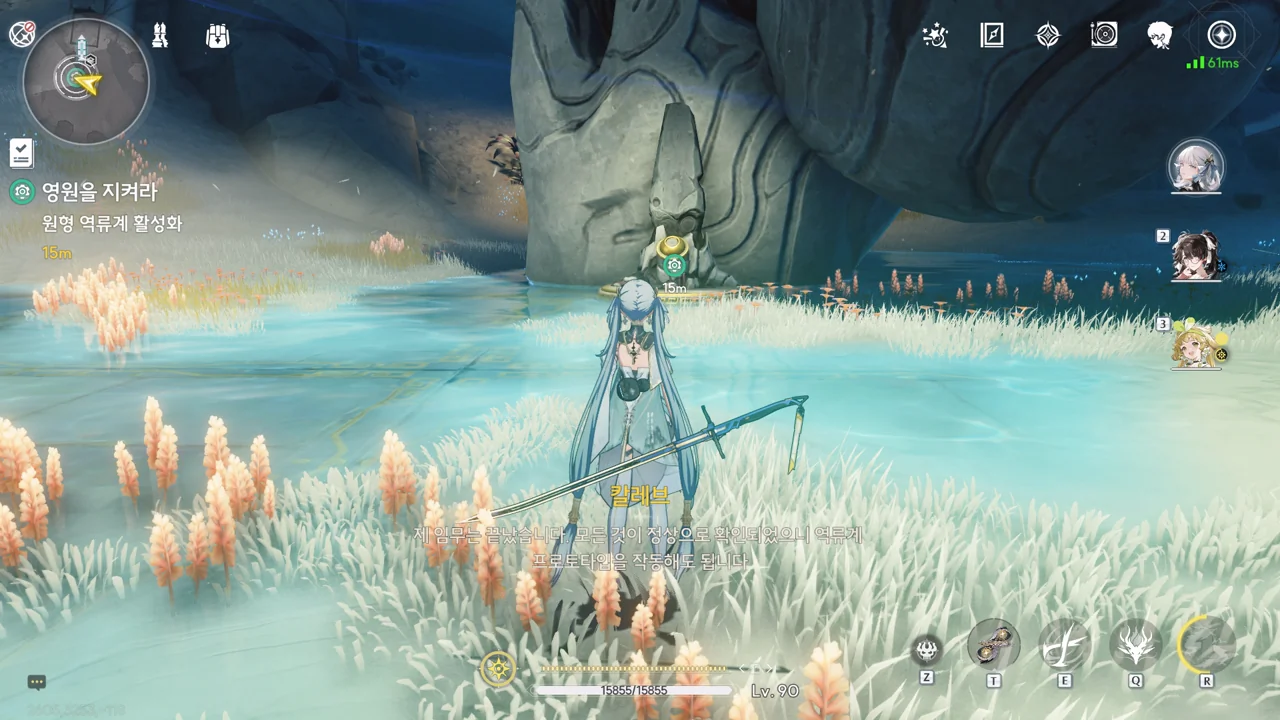Switch to blonde party member 3 portrait
The height and width of the screenshot is (720, 1280).
(1197, 345)
